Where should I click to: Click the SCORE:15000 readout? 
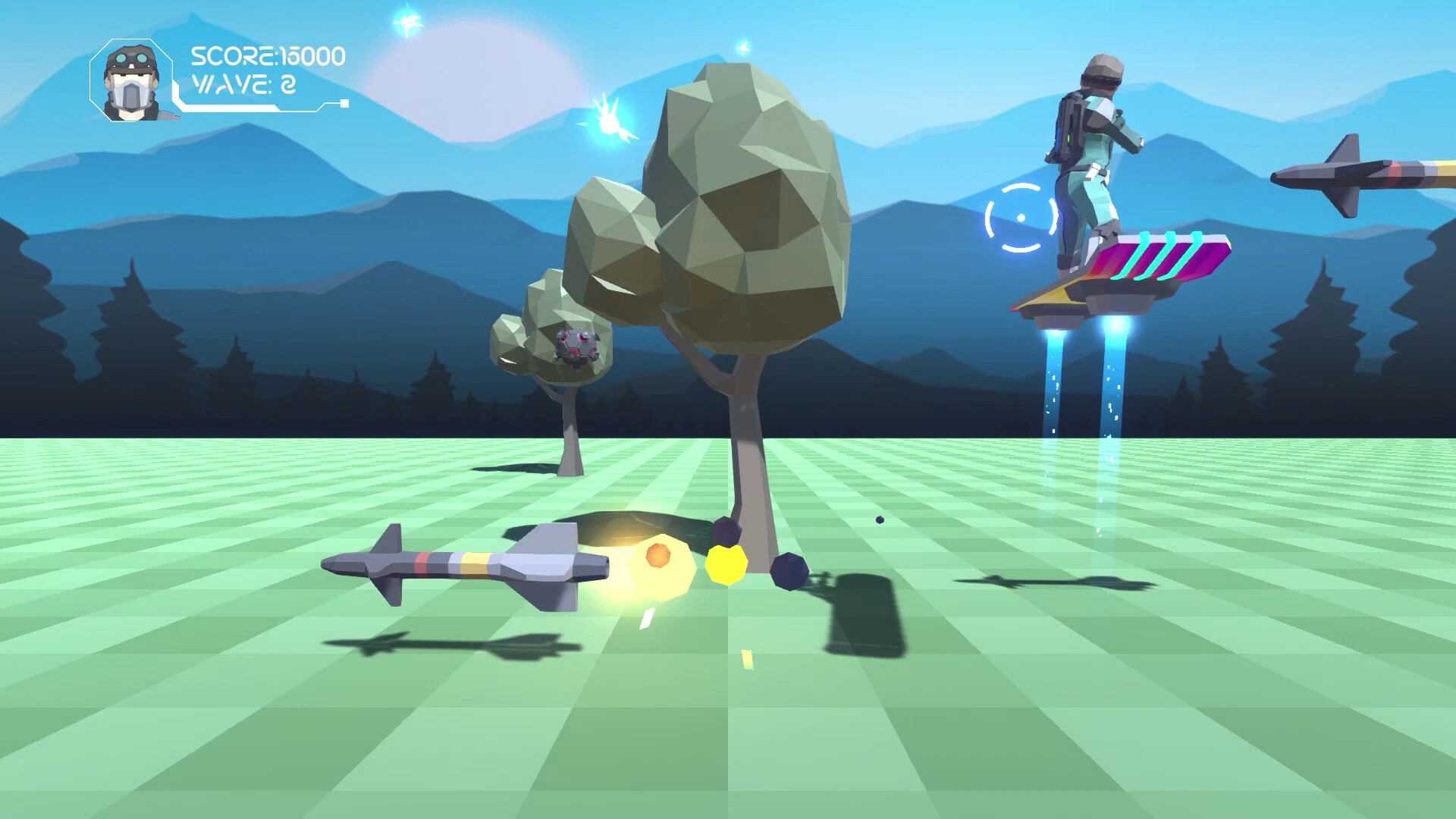[x=267, y=55]
